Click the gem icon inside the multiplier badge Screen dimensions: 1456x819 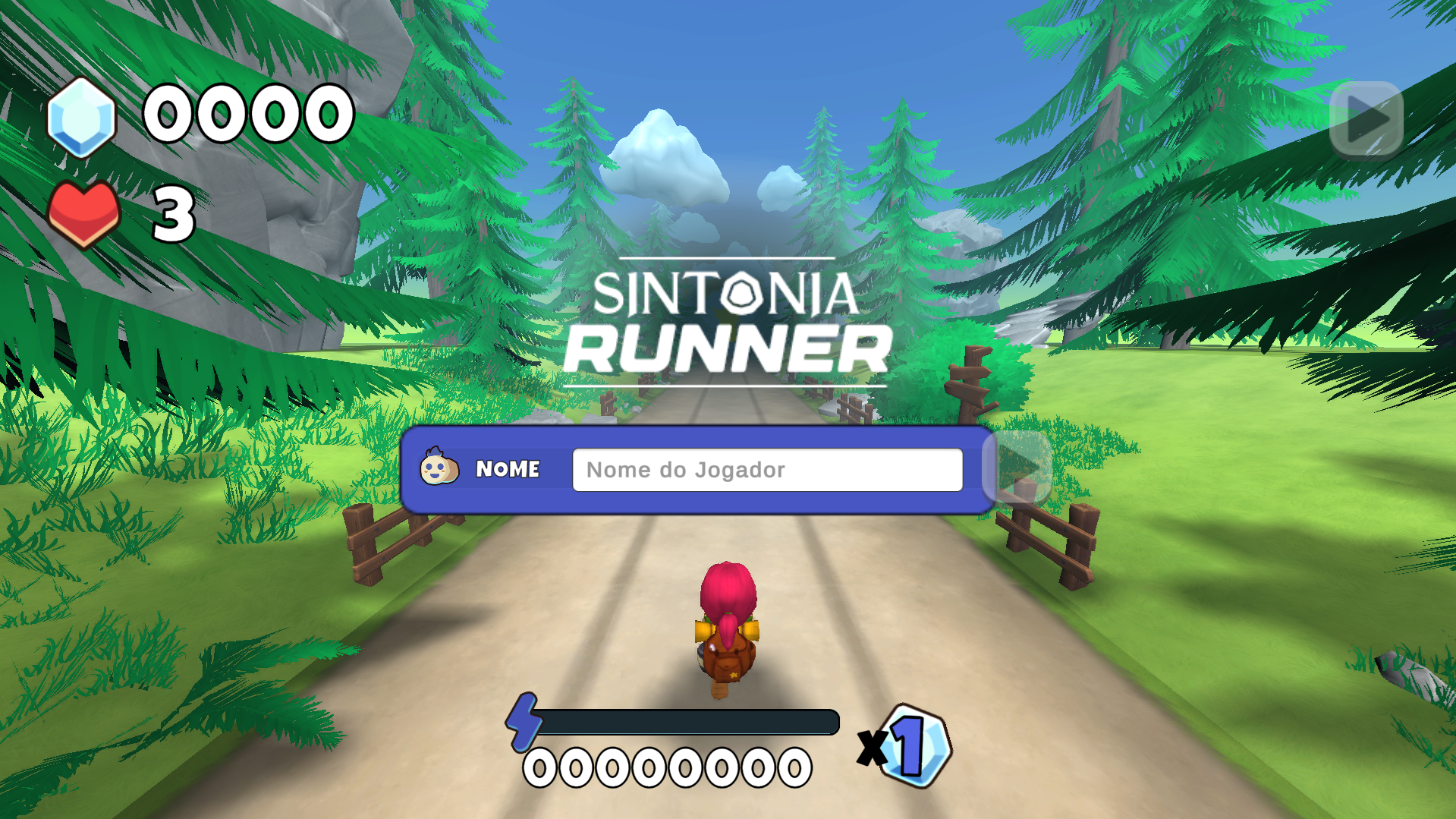click(918, 748)
